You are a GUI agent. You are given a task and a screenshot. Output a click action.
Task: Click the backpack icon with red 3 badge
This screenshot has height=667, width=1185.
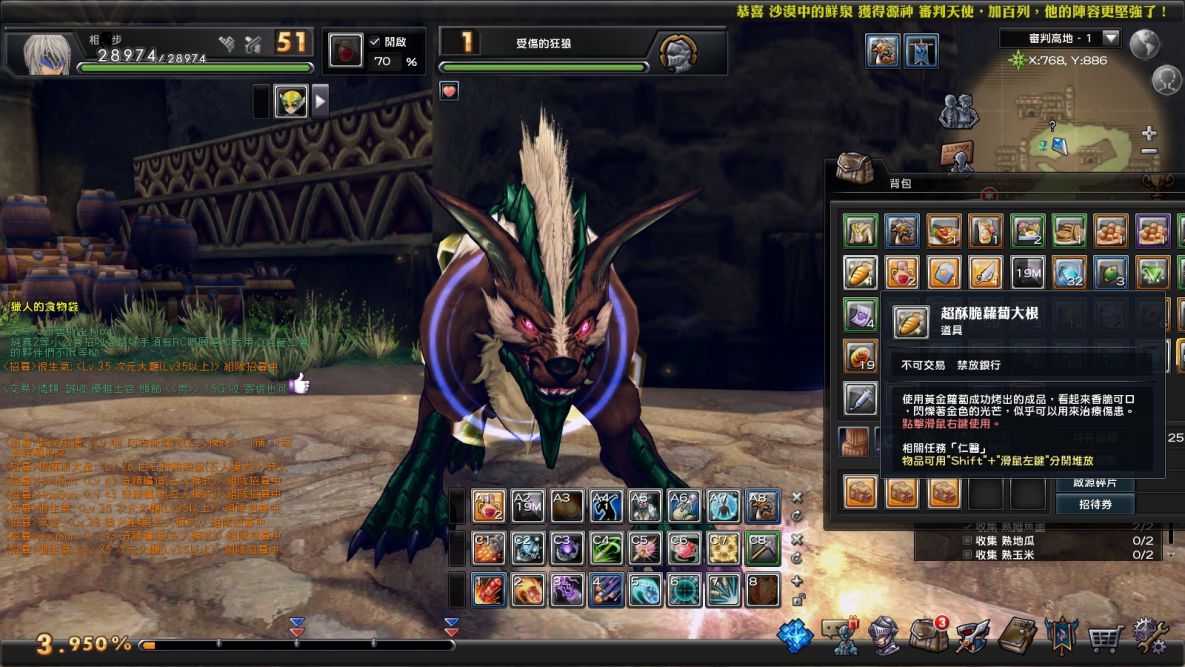point(929,634)
